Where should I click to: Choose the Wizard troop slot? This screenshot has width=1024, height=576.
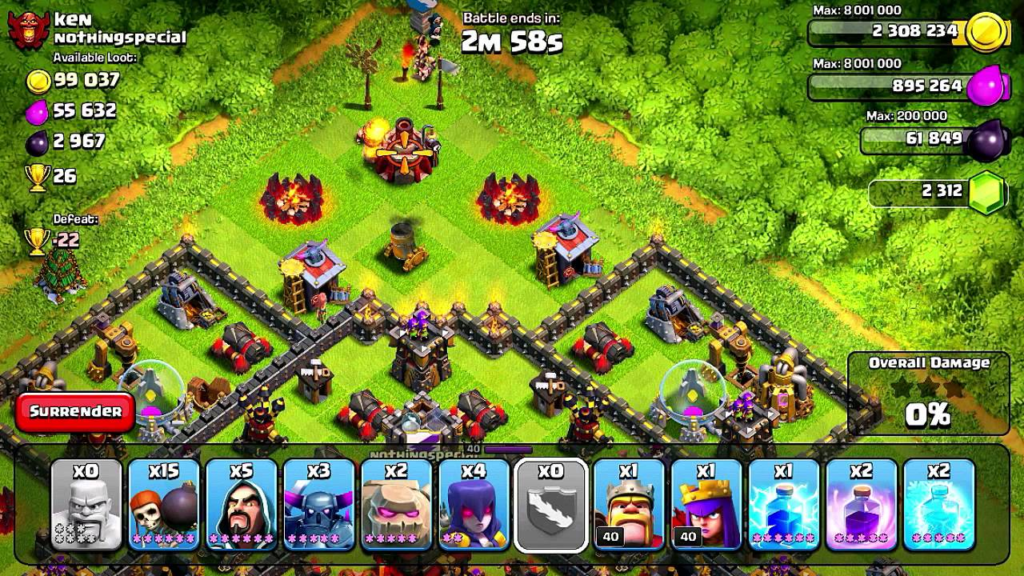coord(242,505)
